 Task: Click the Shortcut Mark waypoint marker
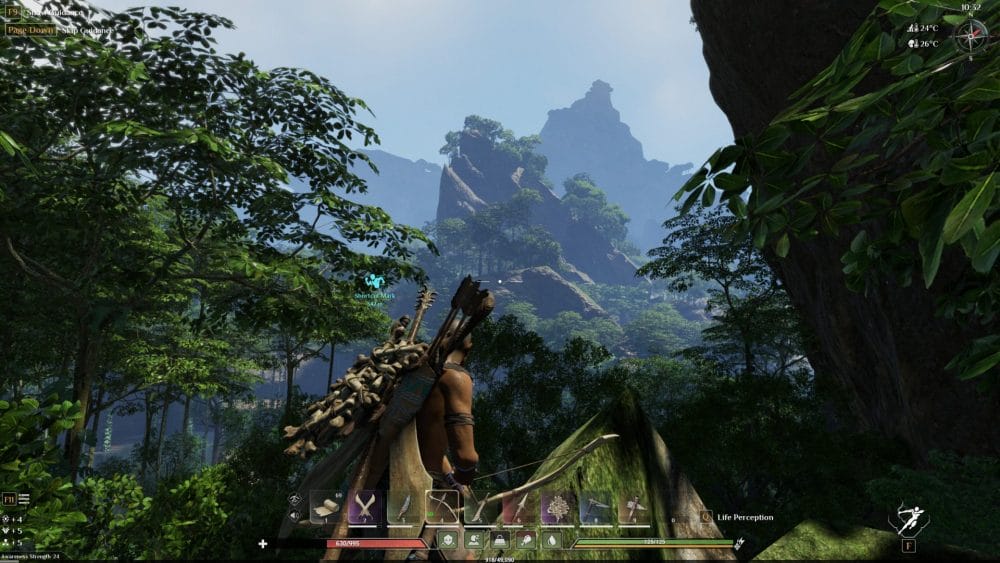click(374, 283)
